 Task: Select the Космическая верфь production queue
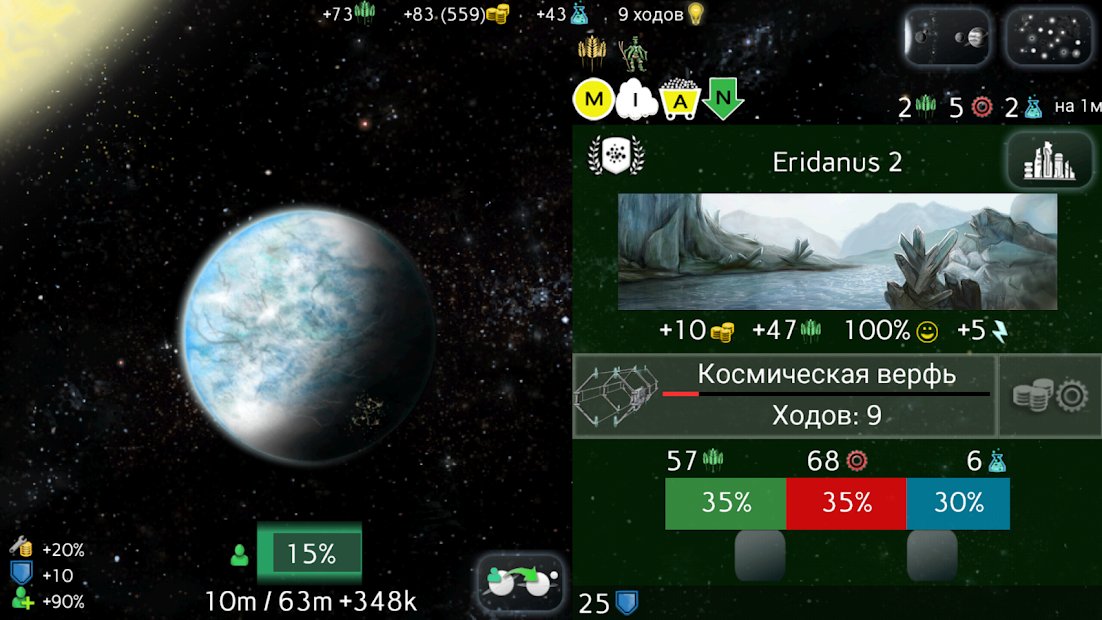[785, 395]
